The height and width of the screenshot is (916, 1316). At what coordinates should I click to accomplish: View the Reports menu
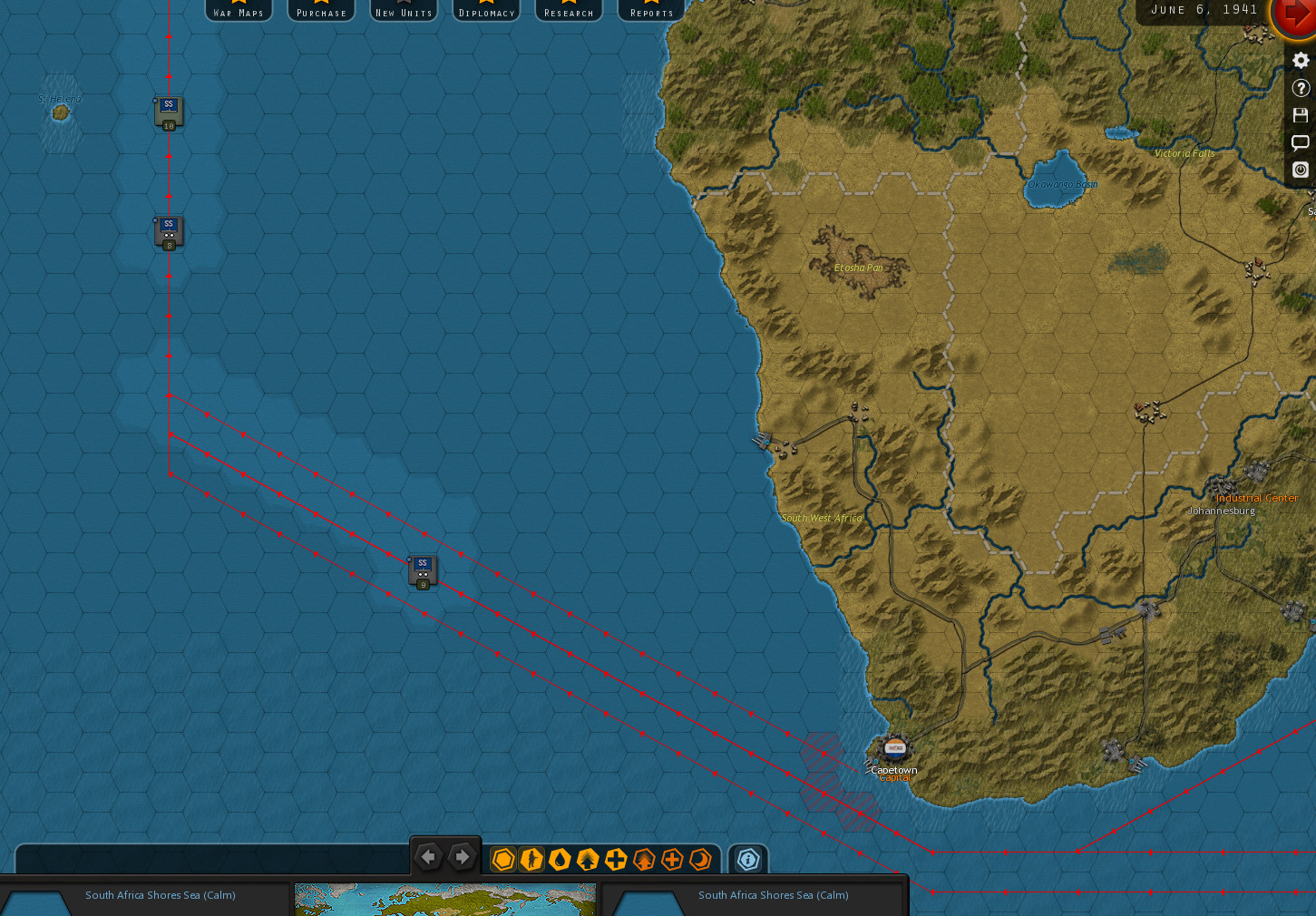click(651, 11)
